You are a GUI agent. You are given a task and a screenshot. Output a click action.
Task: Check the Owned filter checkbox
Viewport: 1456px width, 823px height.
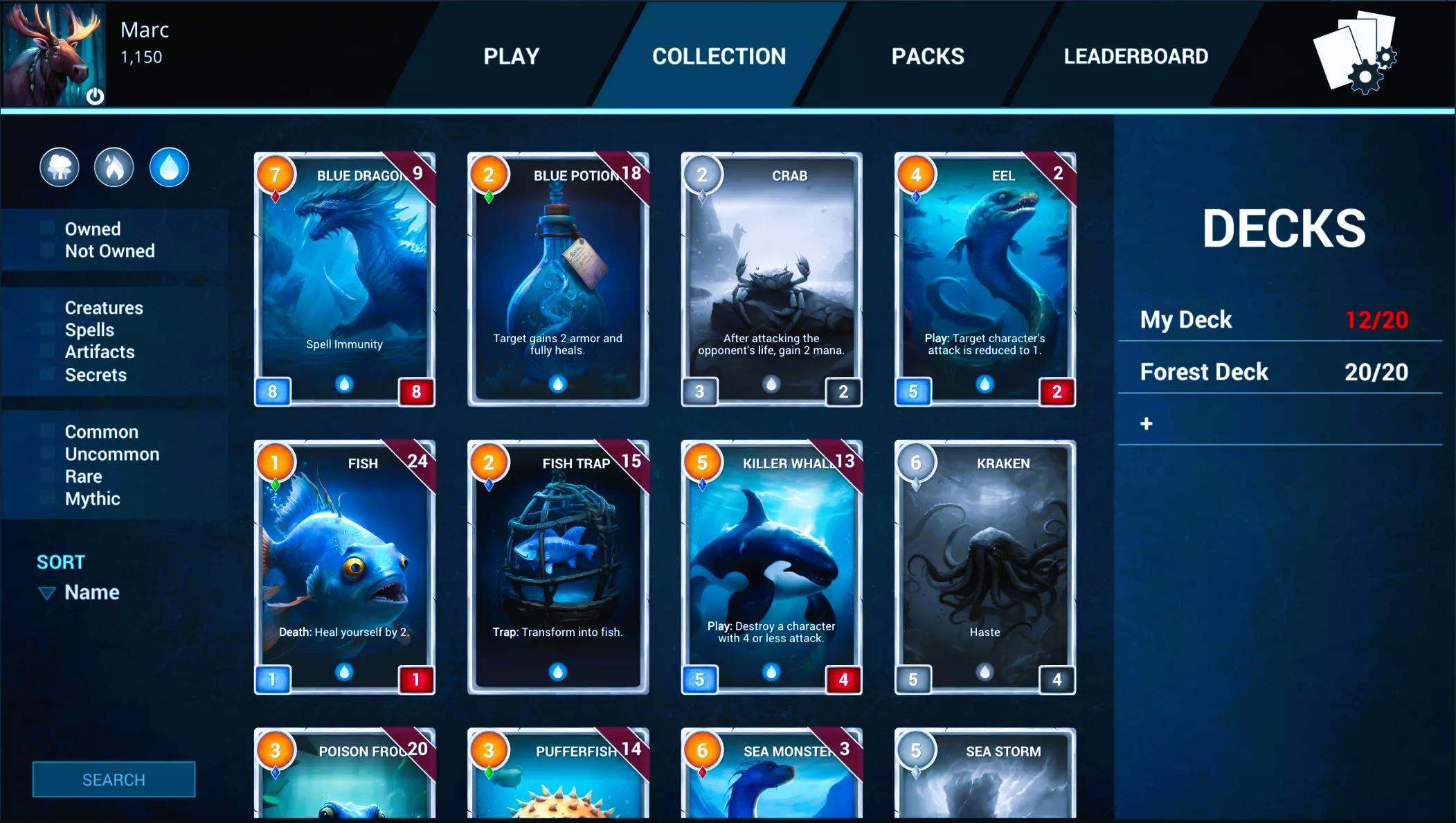click(46, 228)
